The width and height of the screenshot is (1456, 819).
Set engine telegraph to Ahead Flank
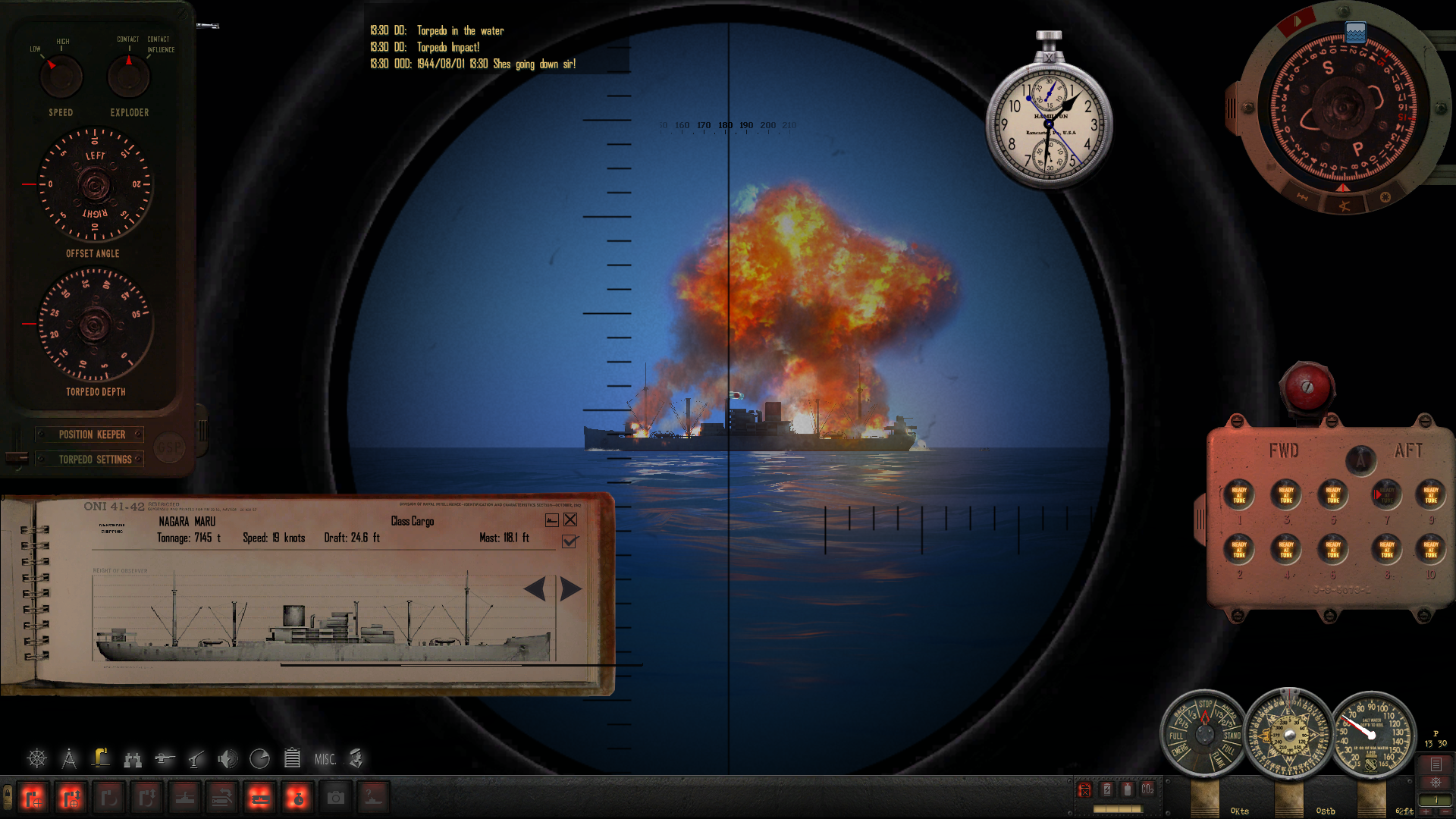click(1219, 759)
